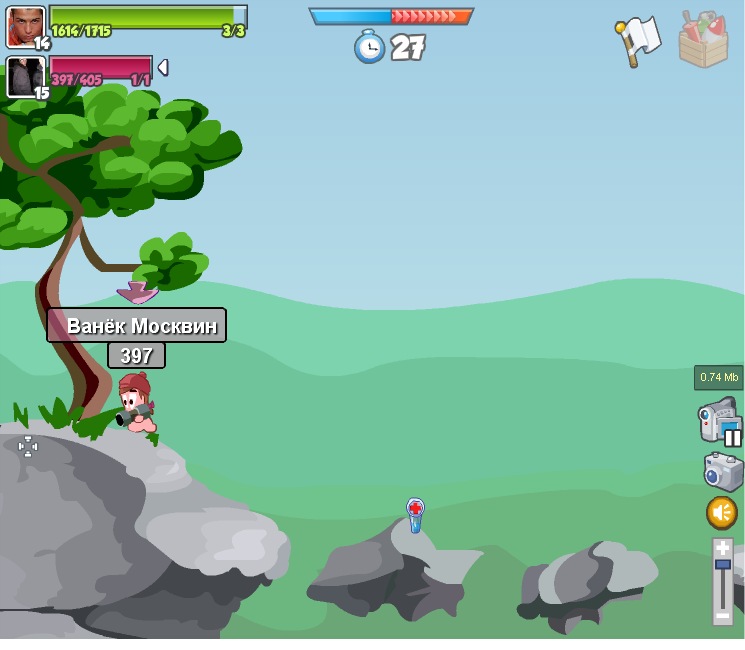Select the level 14 green team portrait
This screenshot has height=650, width=745.
point(25,26)
